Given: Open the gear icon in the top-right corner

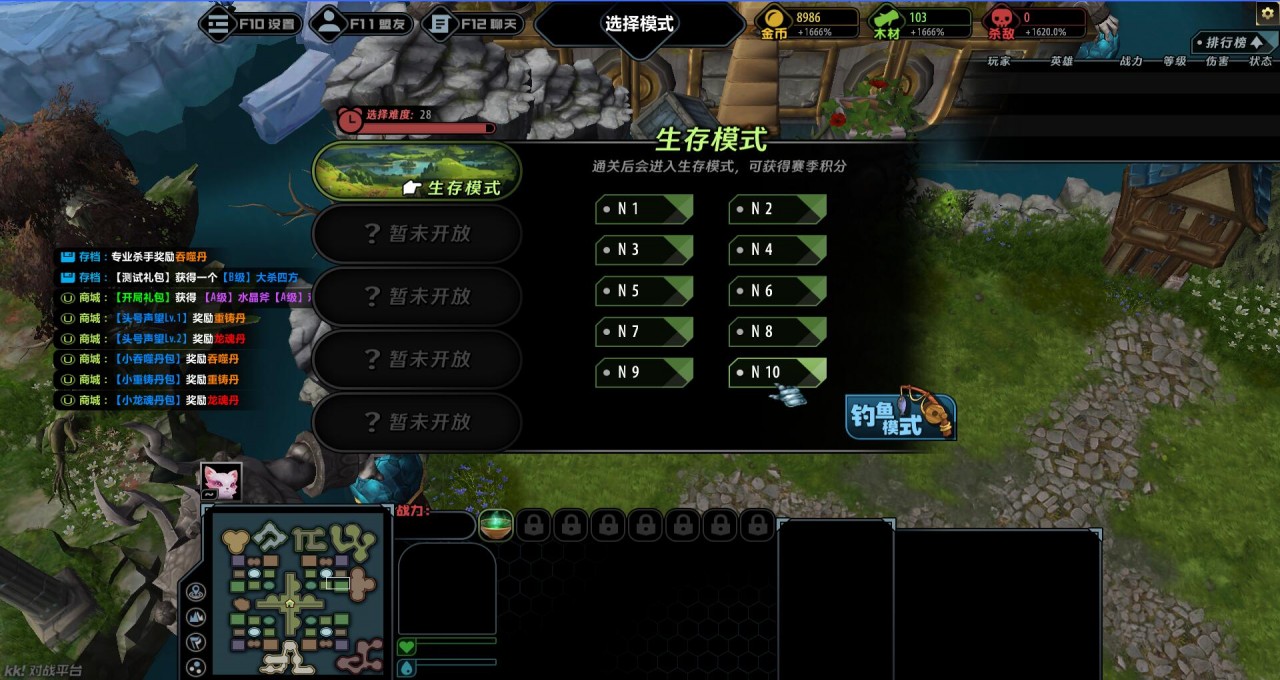Looking at the screenshot, I should point(1267,13).
